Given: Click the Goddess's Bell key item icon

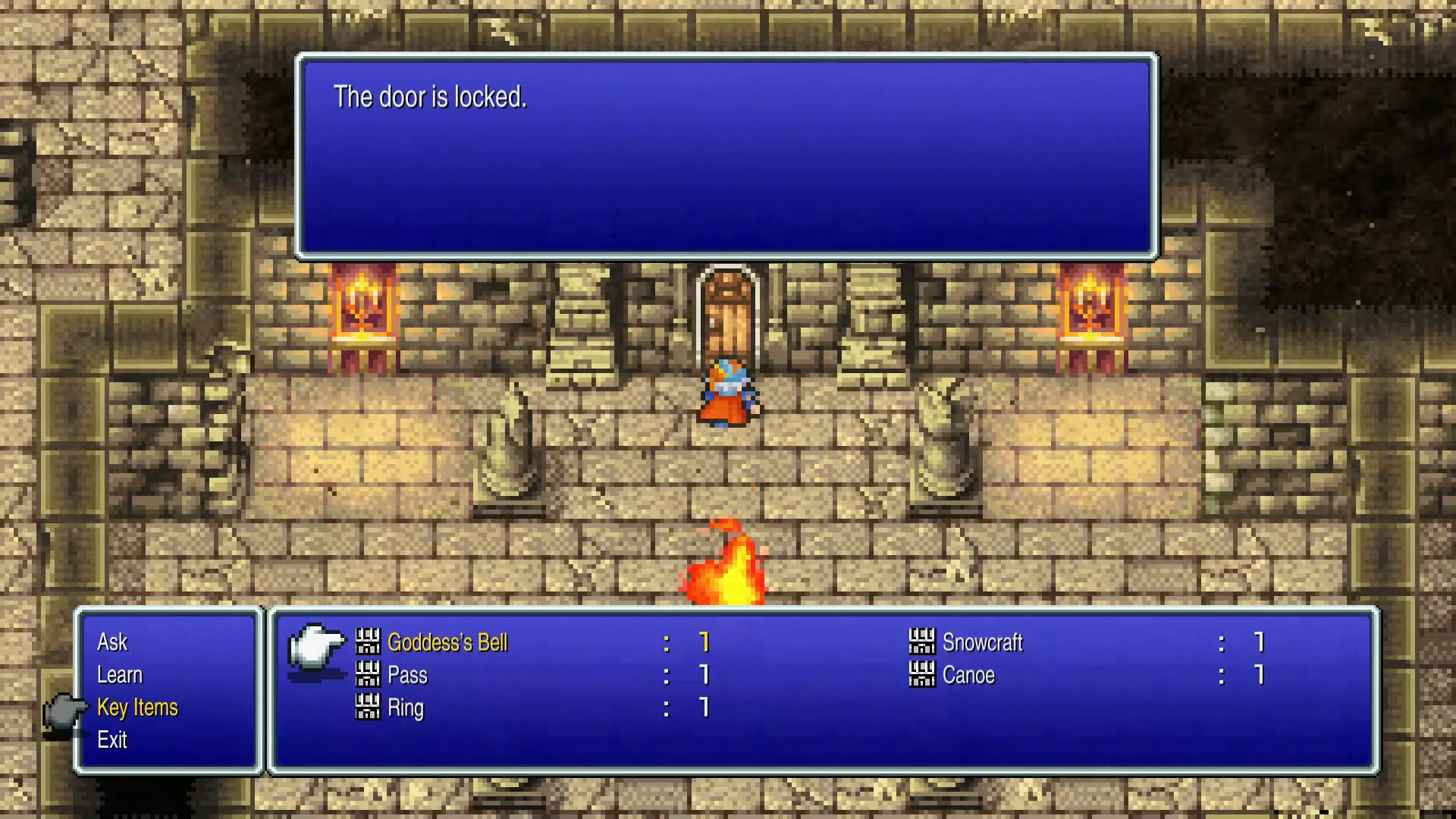Looking at the screenshot, I should click(368, 642).
